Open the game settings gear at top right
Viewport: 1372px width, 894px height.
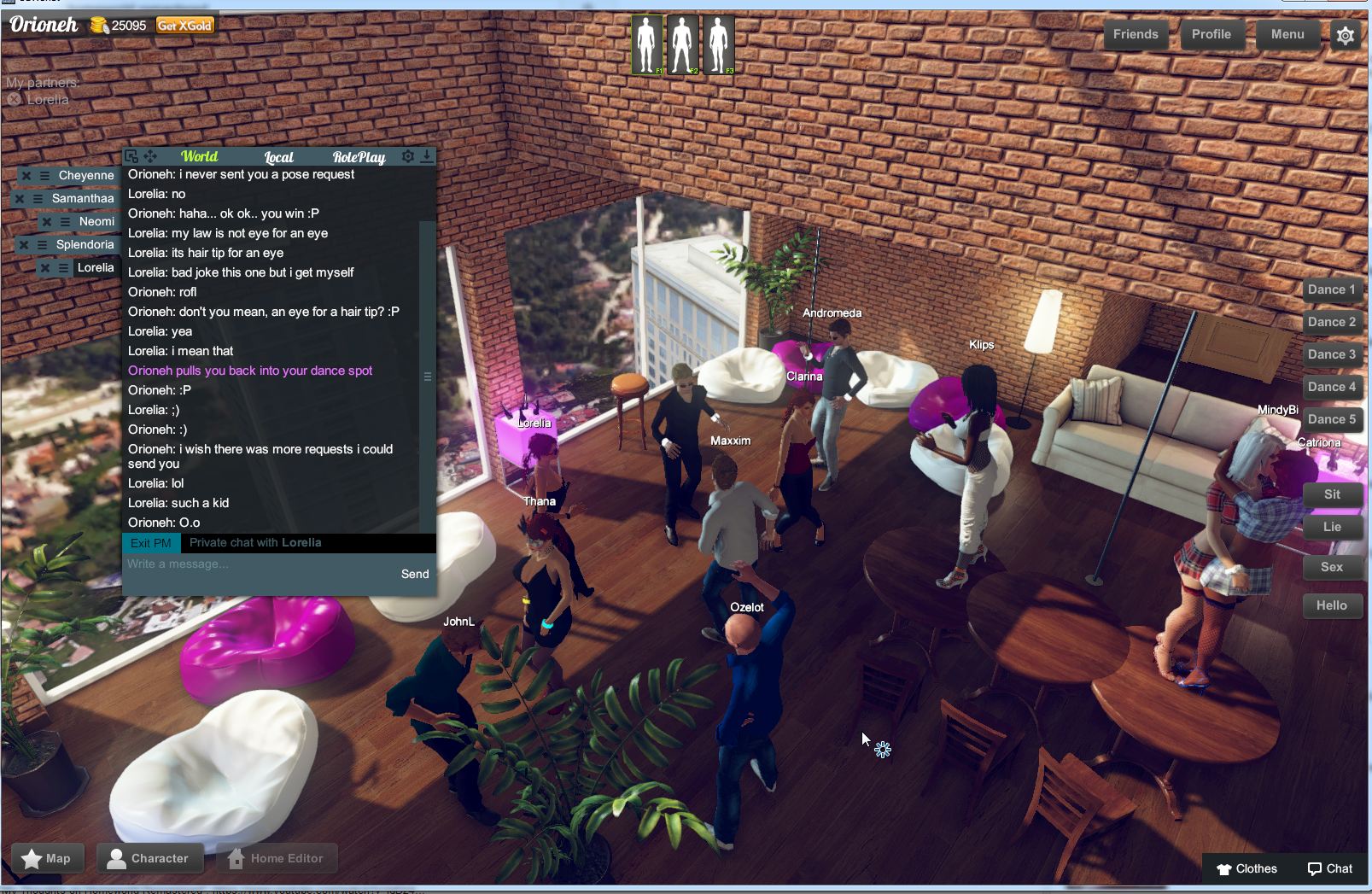[x=1345, y=35]
